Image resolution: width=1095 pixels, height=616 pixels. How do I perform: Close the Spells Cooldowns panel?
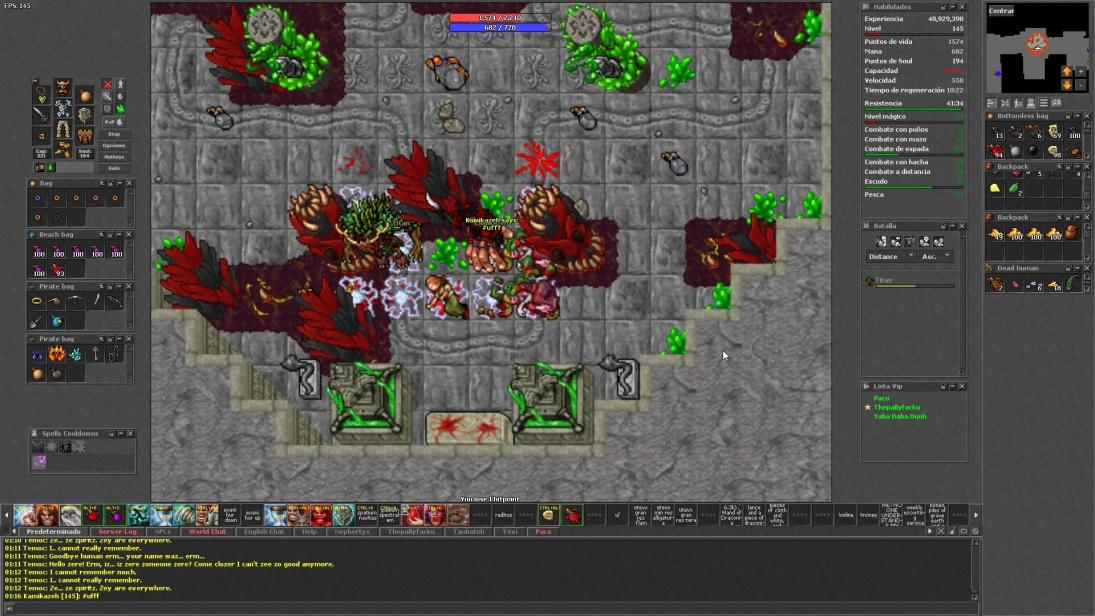(x=130, y=434)
